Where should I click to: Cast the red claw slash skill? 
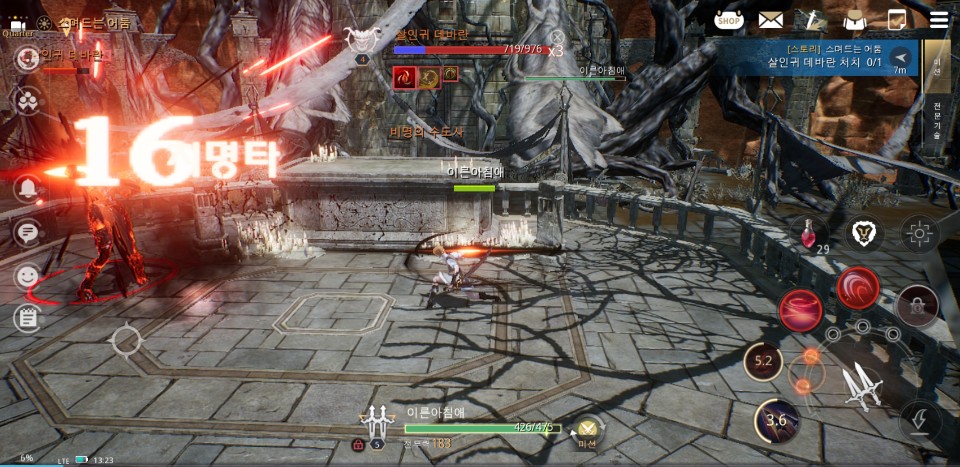click(x=800, y=309)
